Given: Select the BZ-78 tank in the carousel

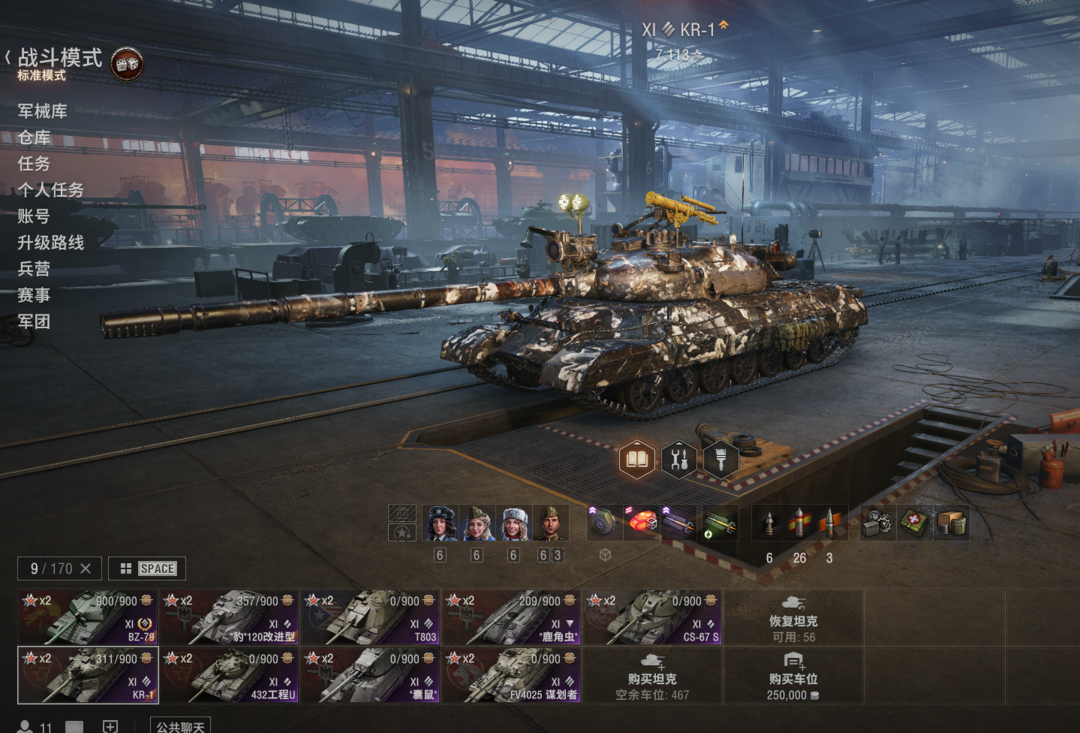Looking at the screenshot, I should tap(88, 617).
